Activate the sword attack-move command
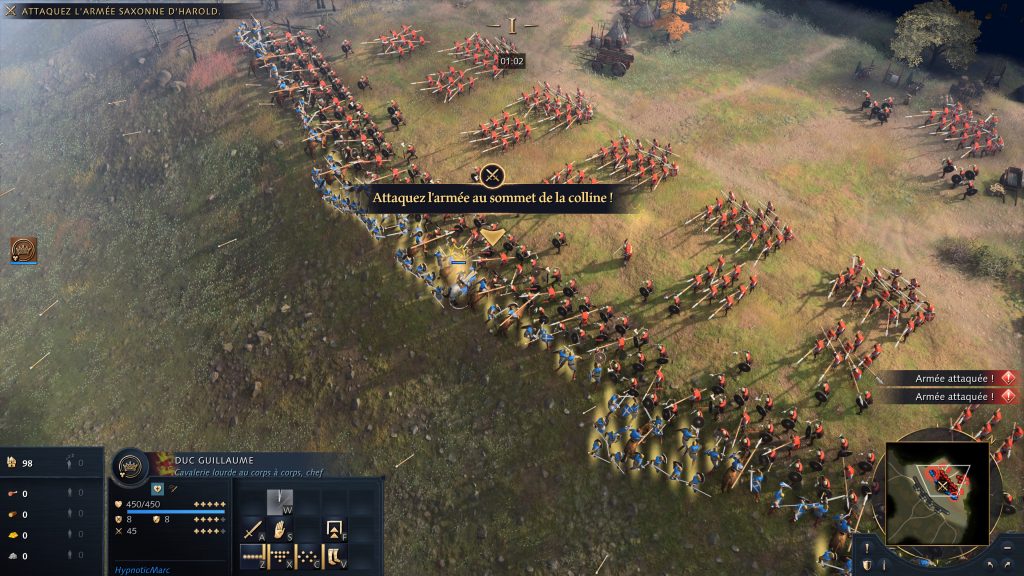The width and height of the screenshot is (1024, 576). pyautogui.click(x=253, y=528)
